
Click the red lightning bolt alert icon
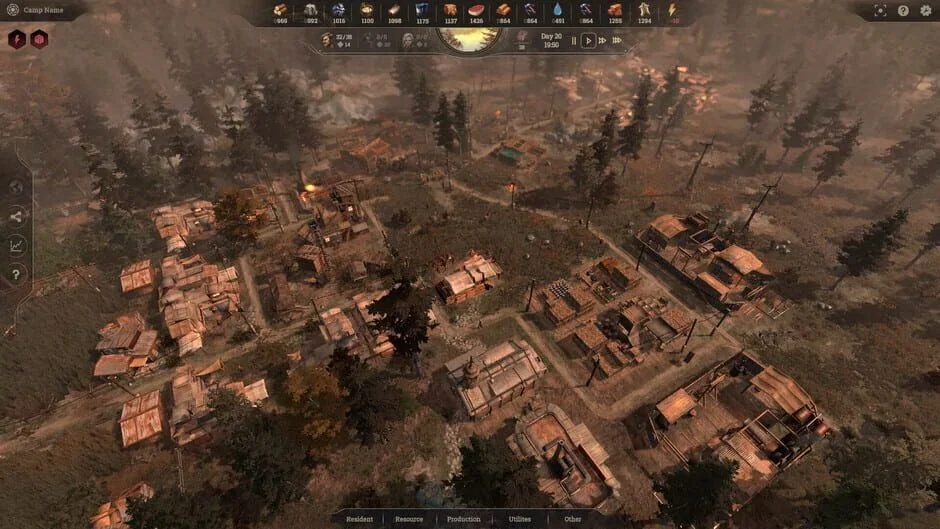point(17,39)
